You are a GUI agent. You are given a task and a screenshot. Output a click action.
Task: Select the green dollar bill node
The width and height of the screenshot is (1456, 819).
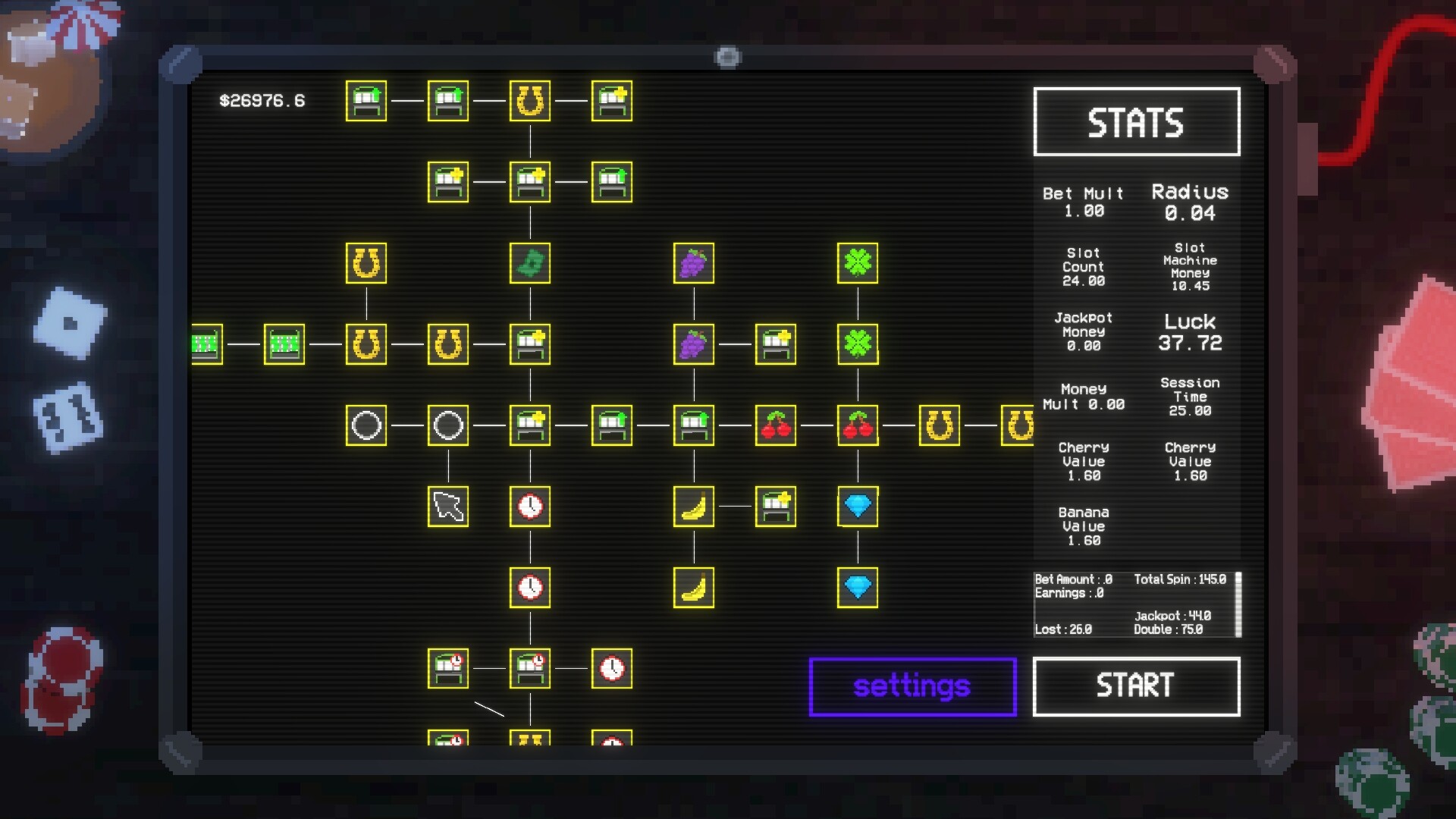(529, 262)
